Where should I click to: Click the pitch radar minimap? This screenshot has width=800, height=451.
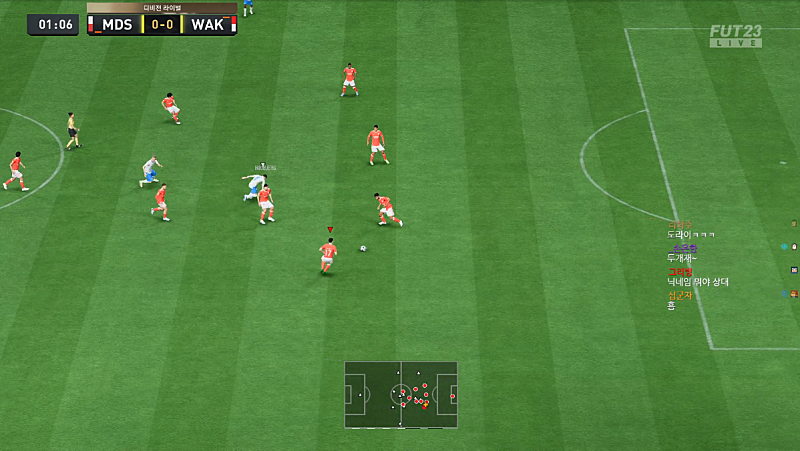401,395
